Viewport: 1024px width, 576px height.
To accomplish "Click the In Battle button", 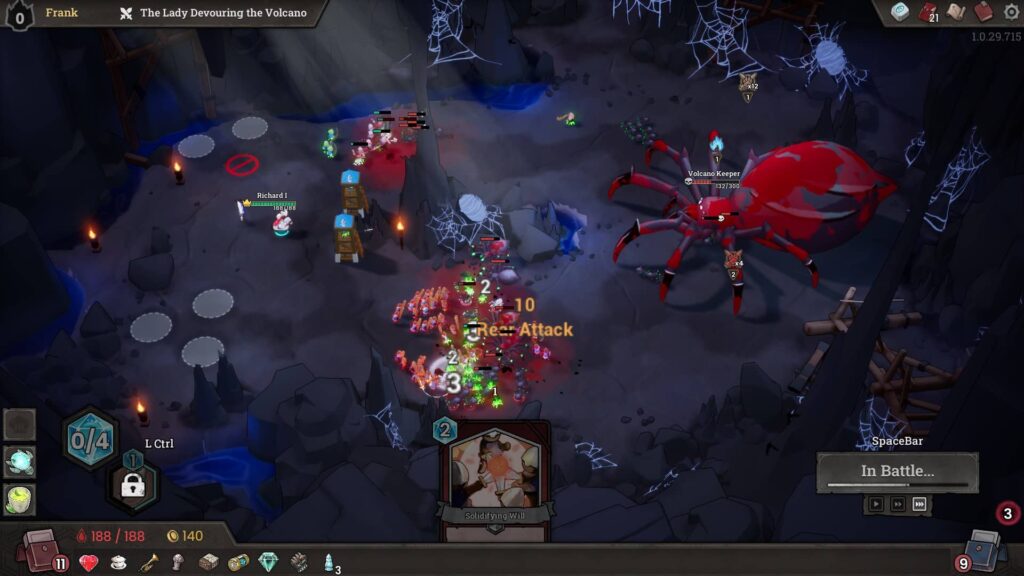I will pyautogui.click(x=897, y=472).
